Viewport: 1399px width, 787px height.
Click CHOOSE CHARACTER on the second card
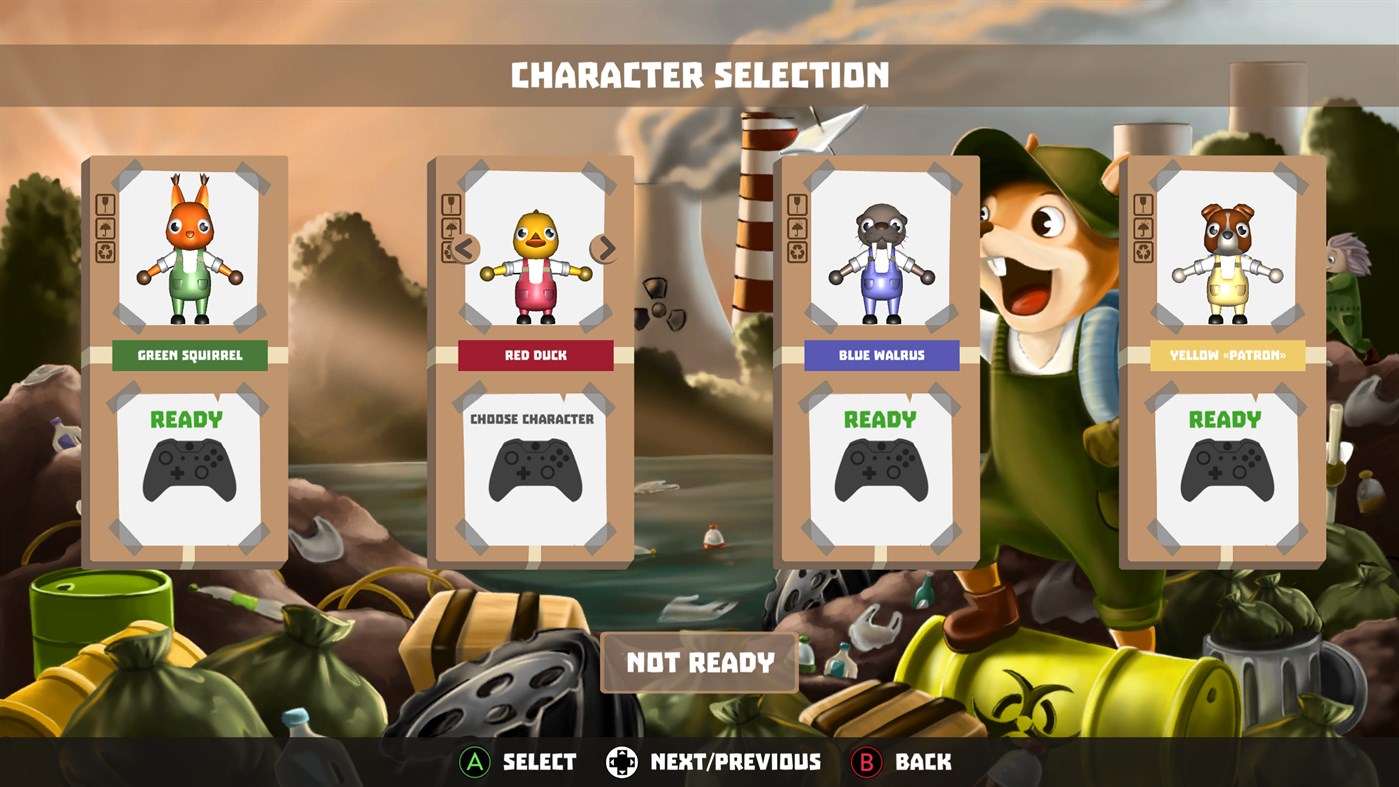click(x=535, y=419)
